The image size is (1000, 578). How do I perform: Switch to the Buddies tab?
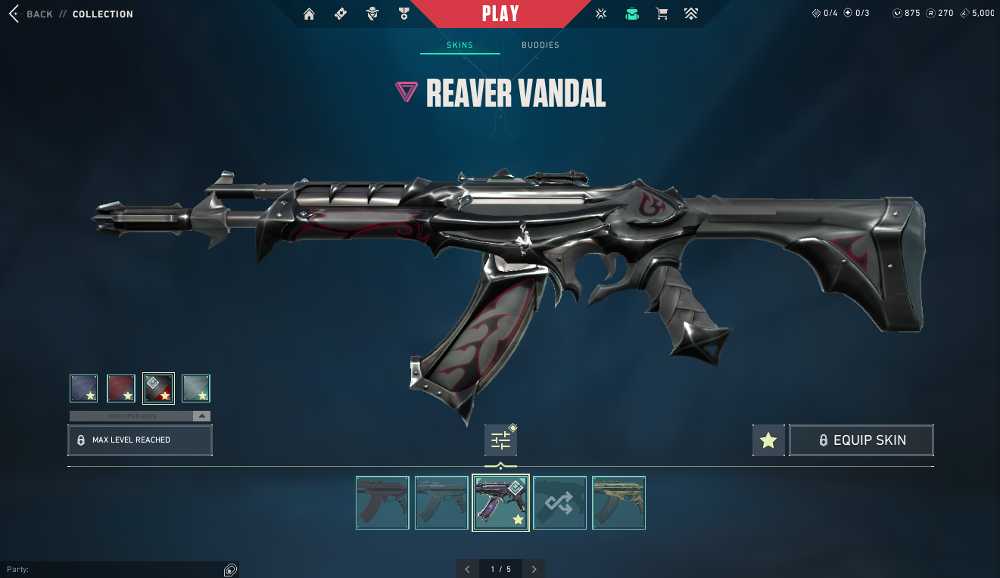pyautogui.click(x=540, y=45)
